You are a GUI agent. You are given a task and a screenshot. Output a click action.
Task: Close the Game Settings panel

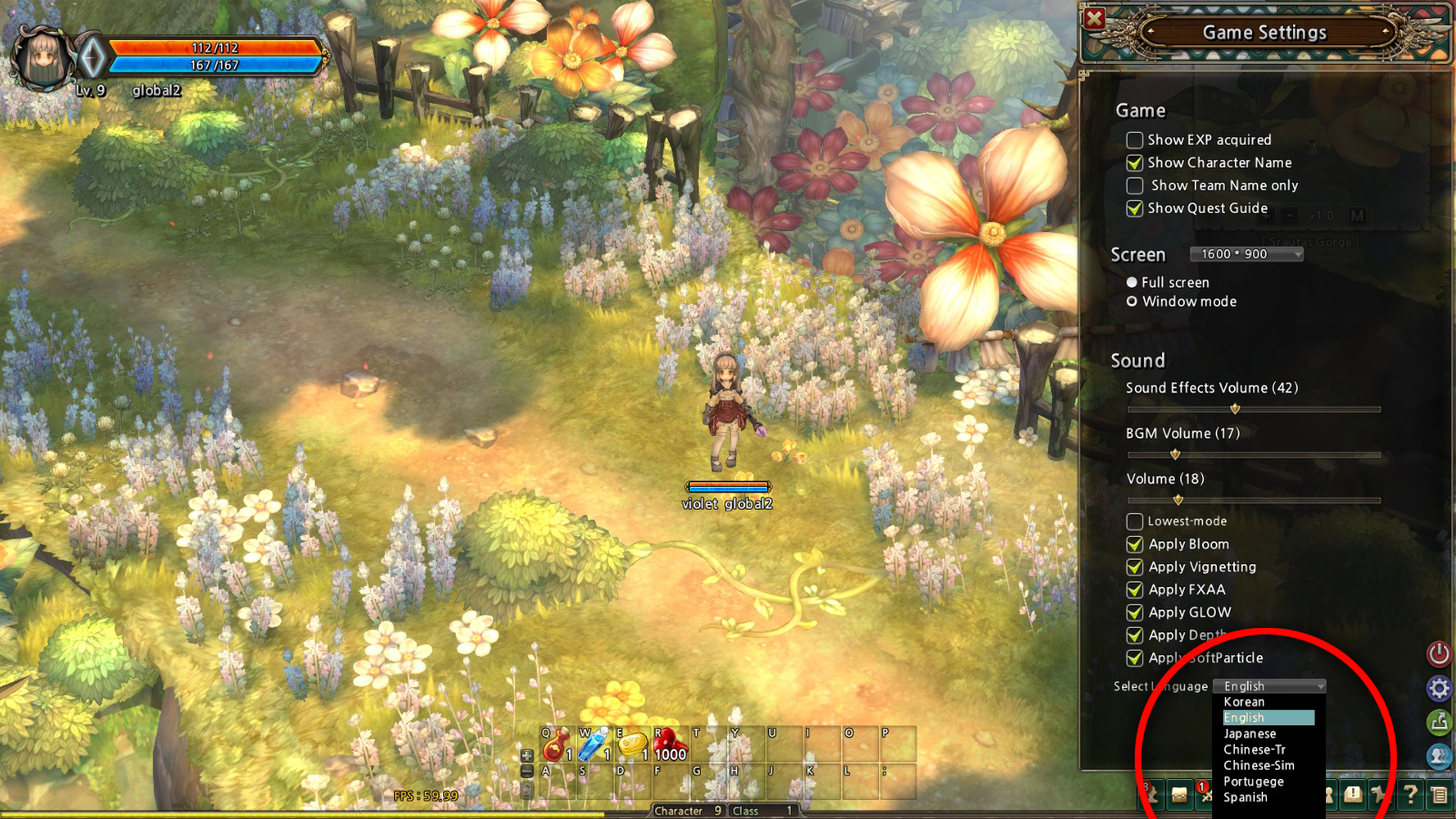pyautogui.click(x=1095, y=18)
